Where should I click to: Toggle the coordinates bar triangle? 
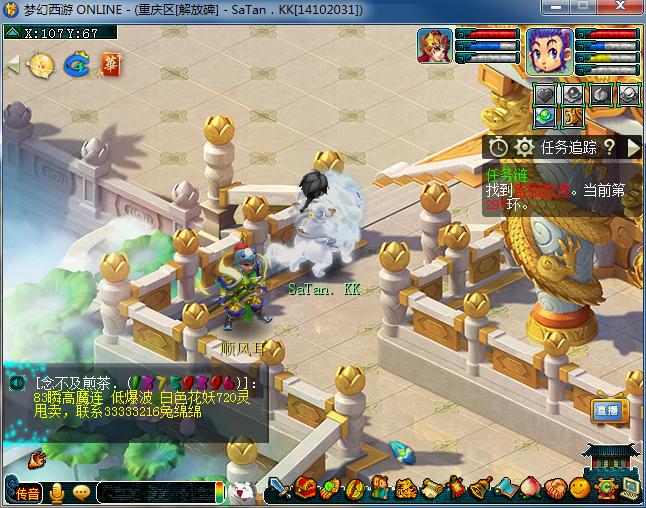[x=11, y=32]
